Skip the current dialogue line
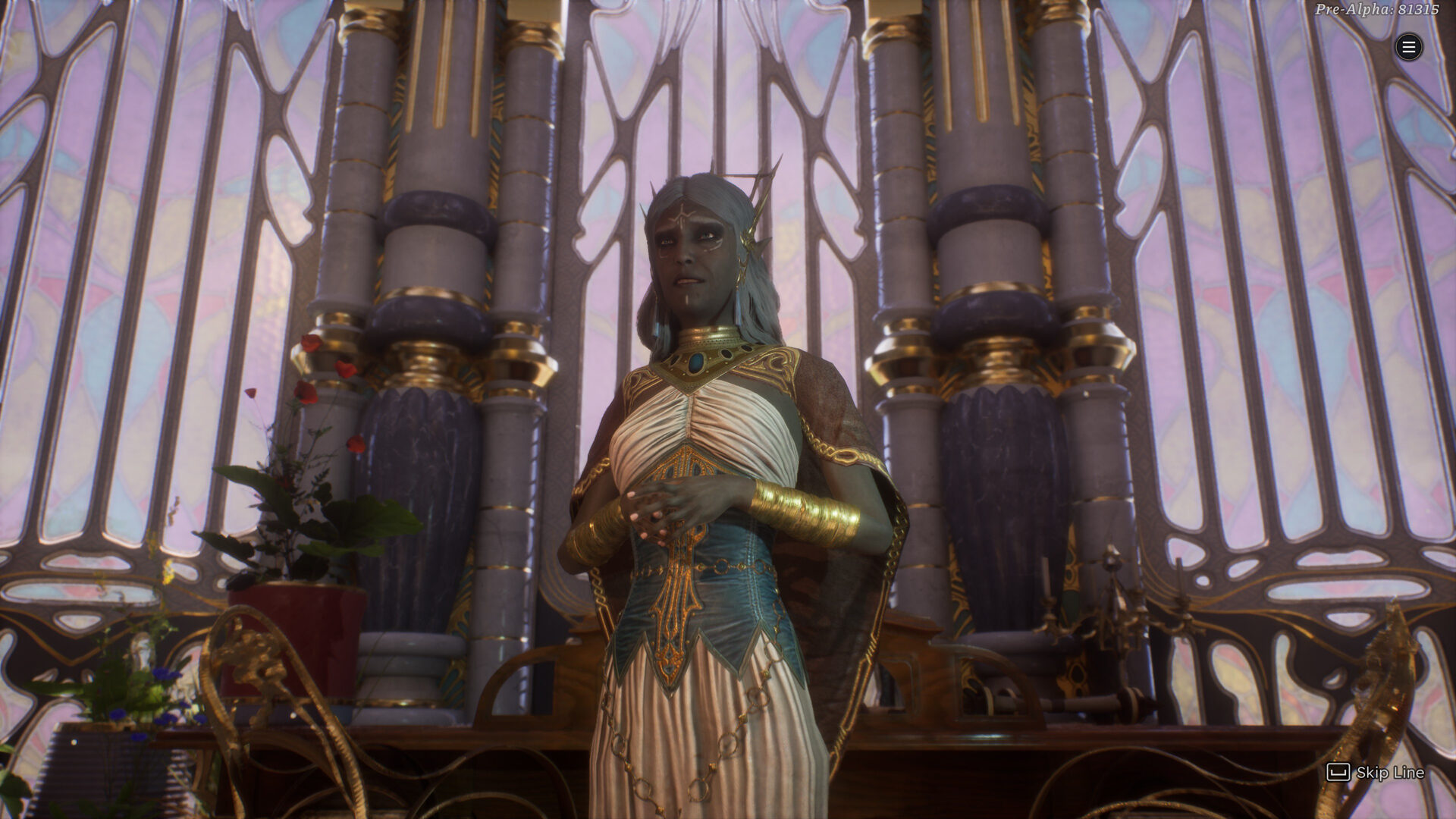Viewport: 1456px width, 819px height. tap(1375, 772)
